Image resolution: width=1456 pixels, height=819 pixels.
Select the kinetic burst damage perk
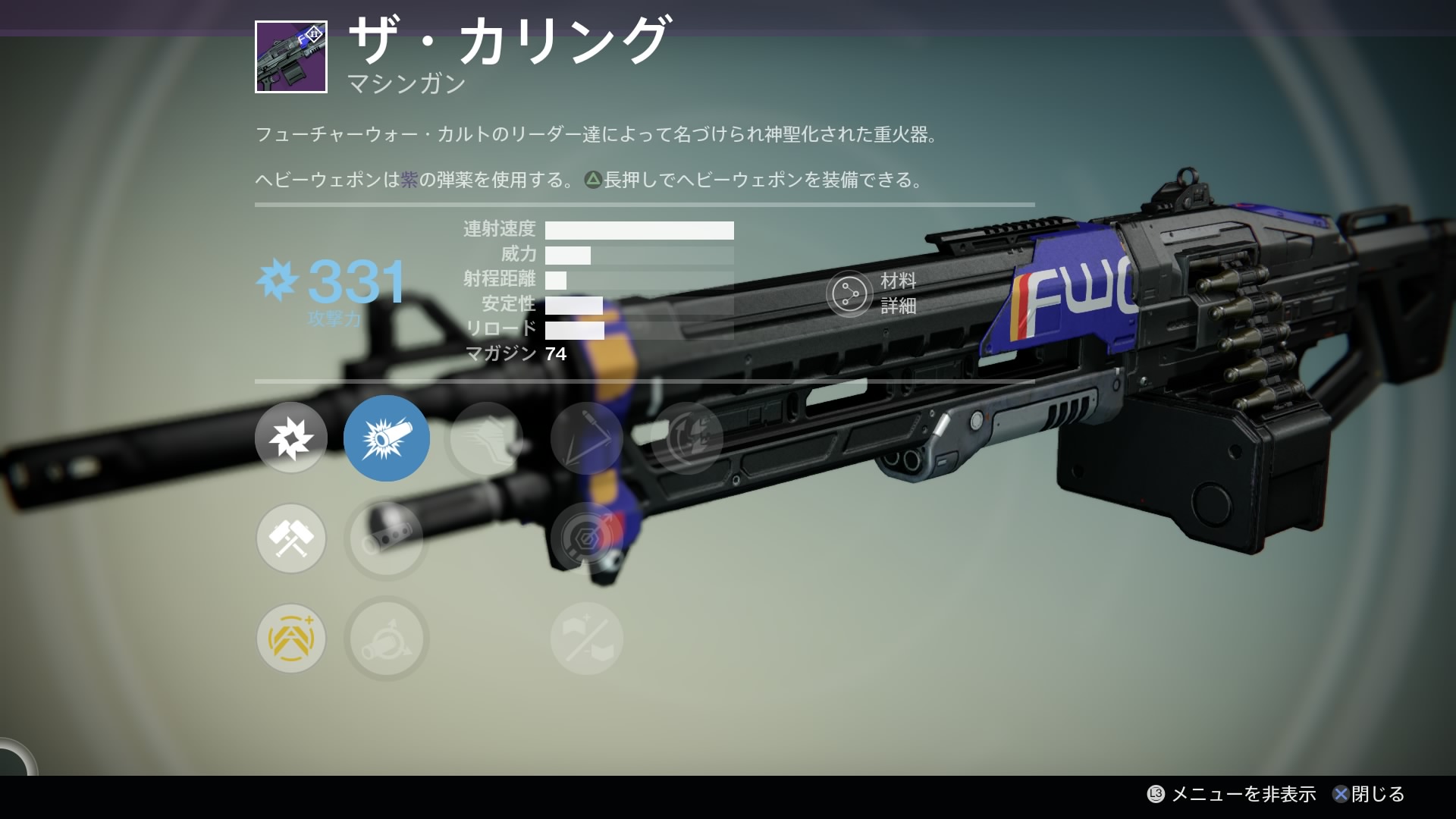coord(290,438)
